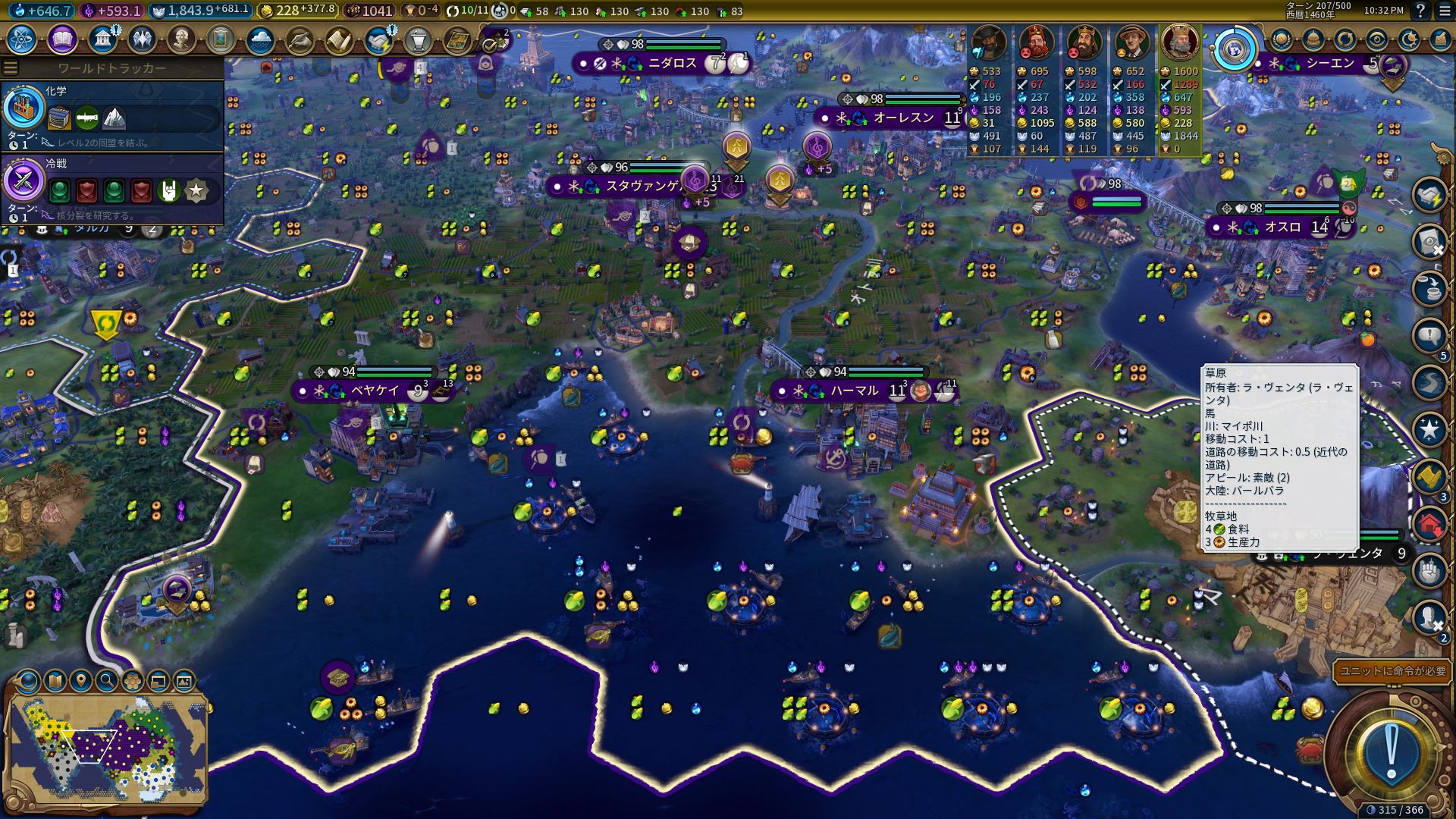1456x819 pixels.
Task: Click the ユニットに命令が必要 notification label
Action: [1392, 671]
